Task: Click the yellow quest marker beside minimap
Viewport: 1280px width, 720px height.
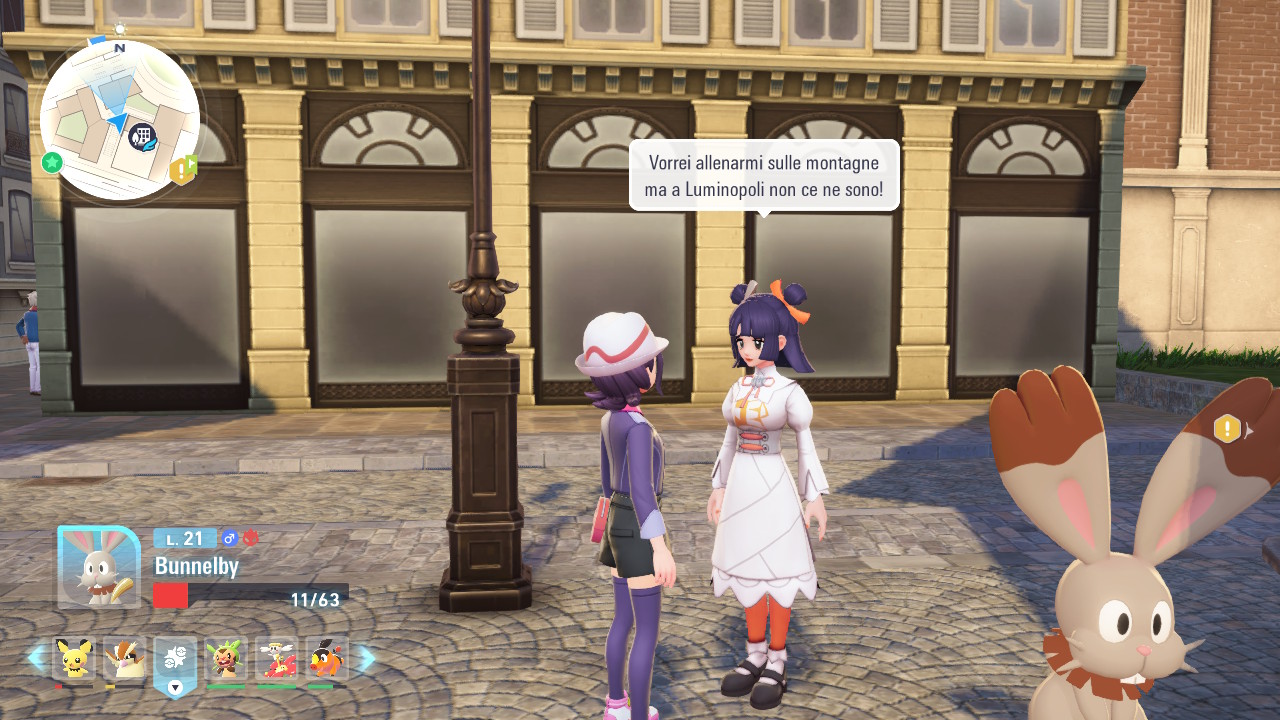Action: tap(182, 171)
